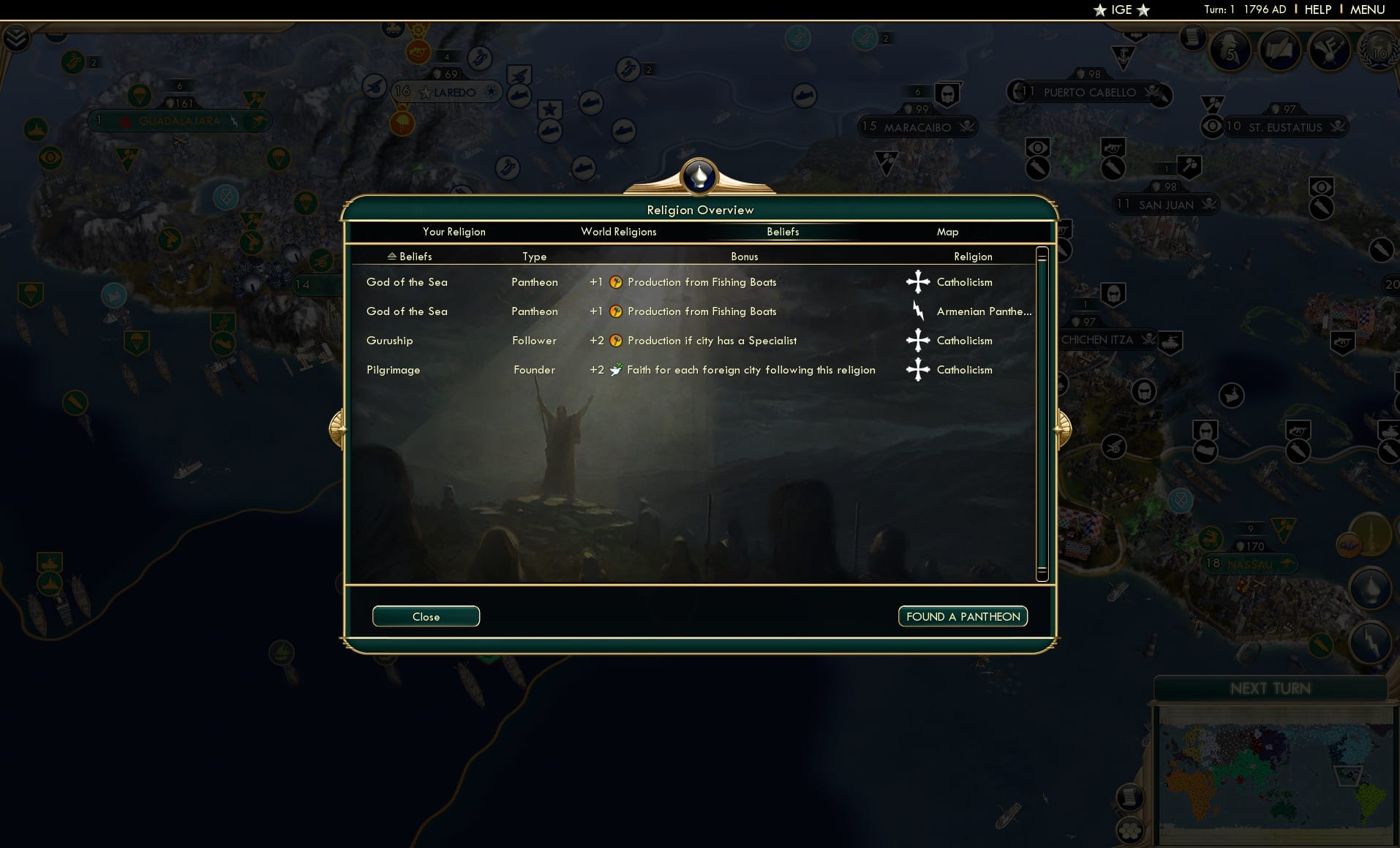Click the Armenian Pantheon lightning bolt icon
The width and height of the screenshot is (1400, 848).
pyautogui.click(x=919, y=311)
